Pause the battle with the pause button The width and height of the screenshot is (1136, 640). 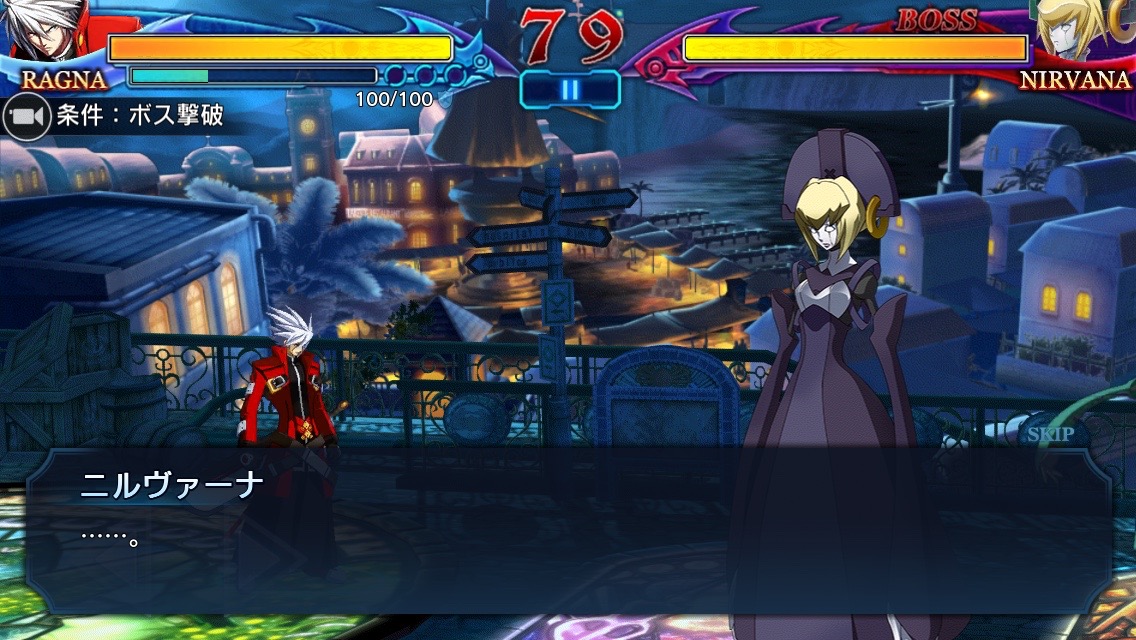click(569, 90)
